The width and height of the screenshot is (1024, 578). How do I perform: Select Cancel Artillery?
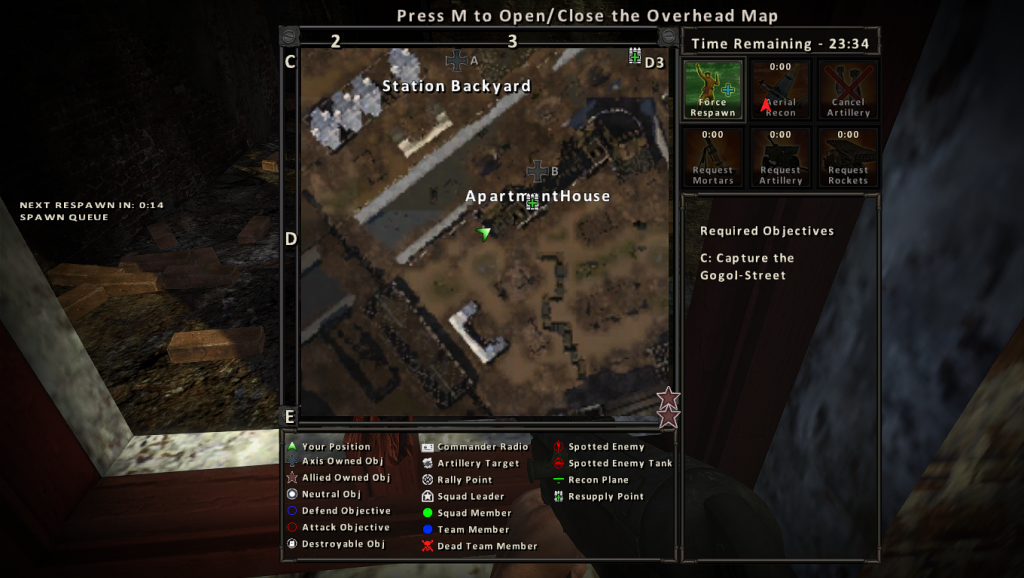point(848,90)
